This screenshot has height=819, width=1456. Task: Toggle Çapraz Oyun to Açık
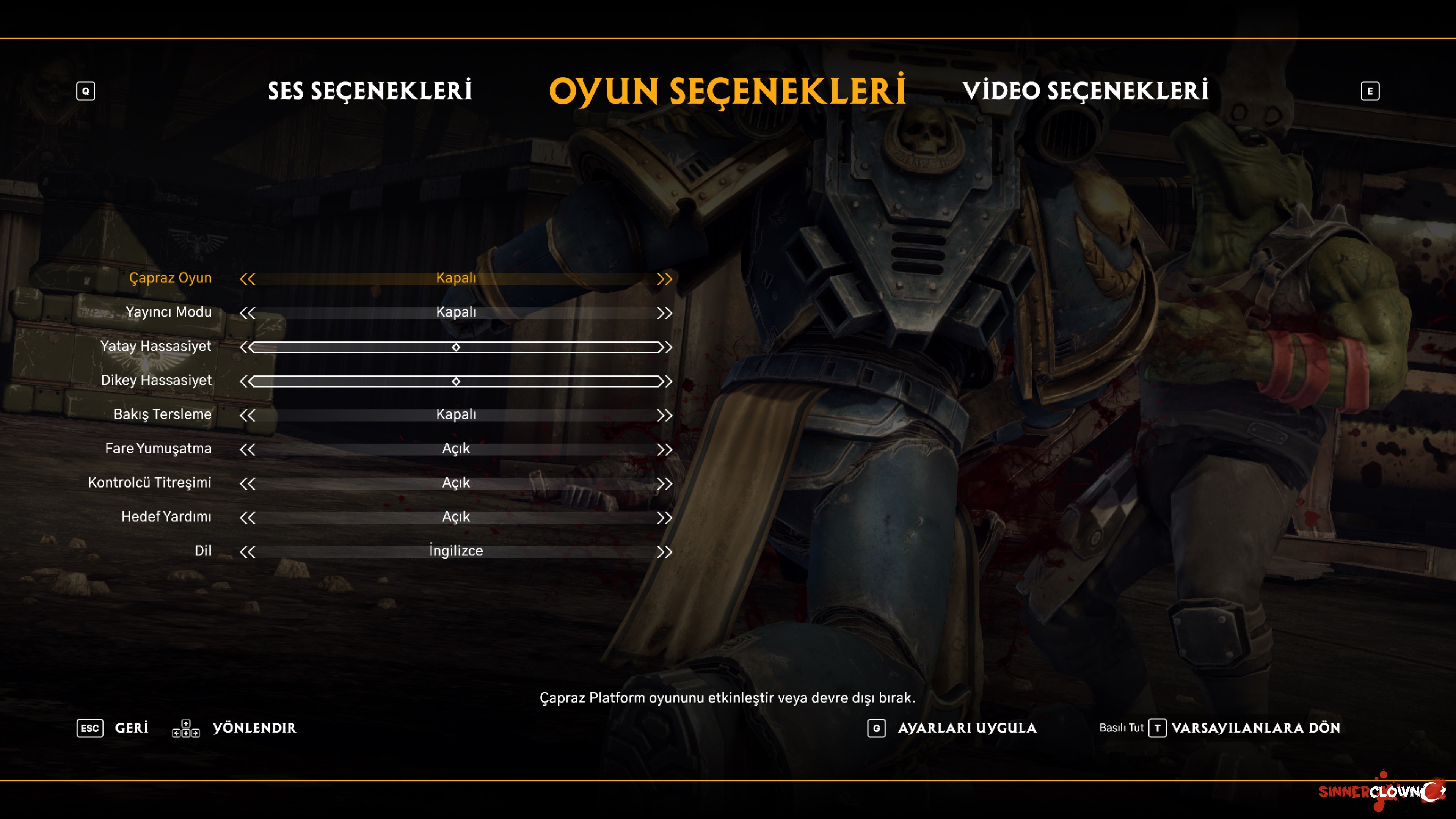(x=665, y=278)
